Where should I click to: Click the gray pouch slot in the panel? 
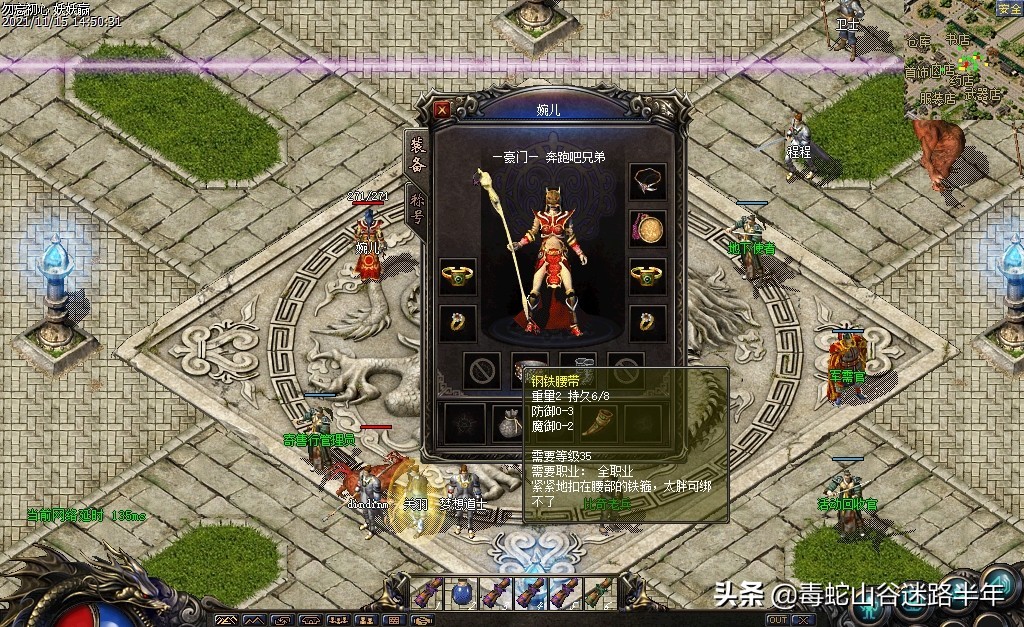pos(508,425)
